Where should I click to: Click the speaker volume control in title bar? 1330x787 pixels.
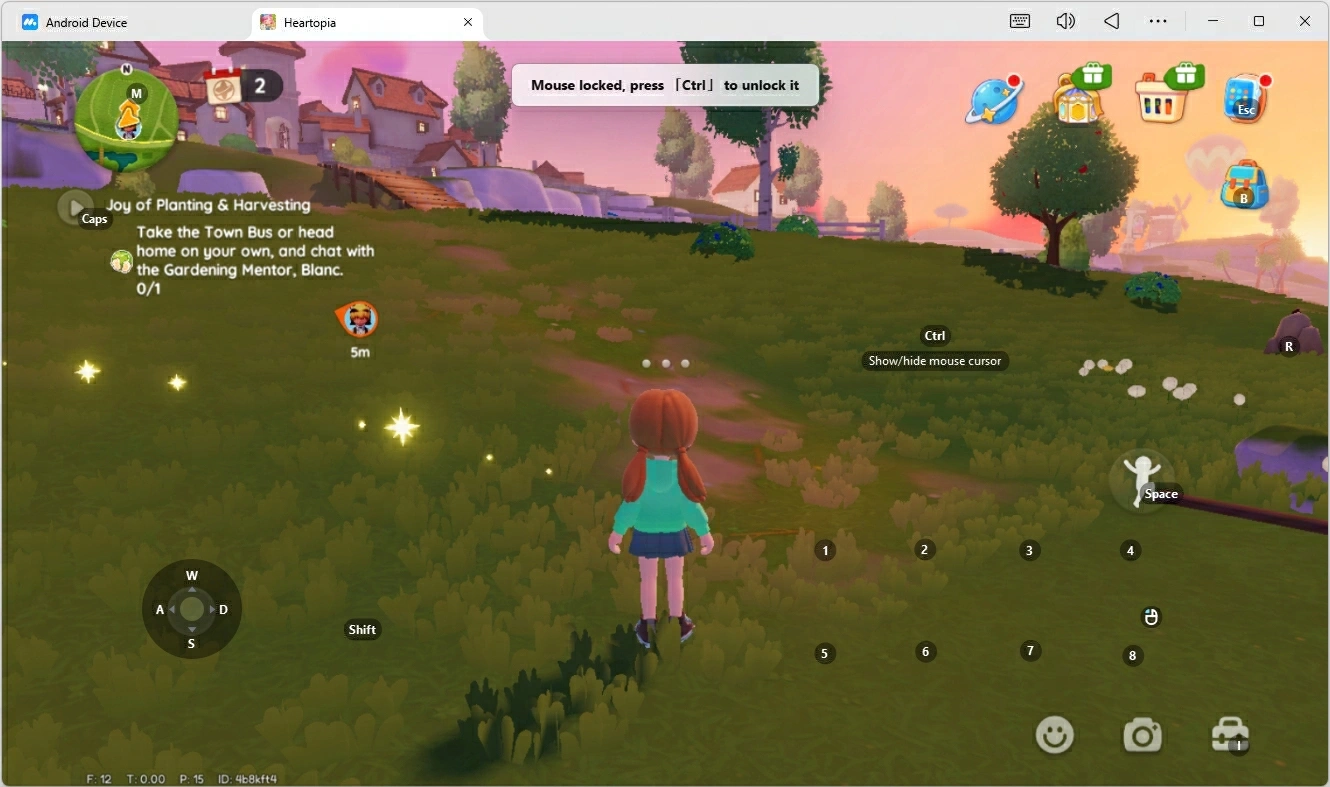pyautogui.click(x=1065, y=21)
